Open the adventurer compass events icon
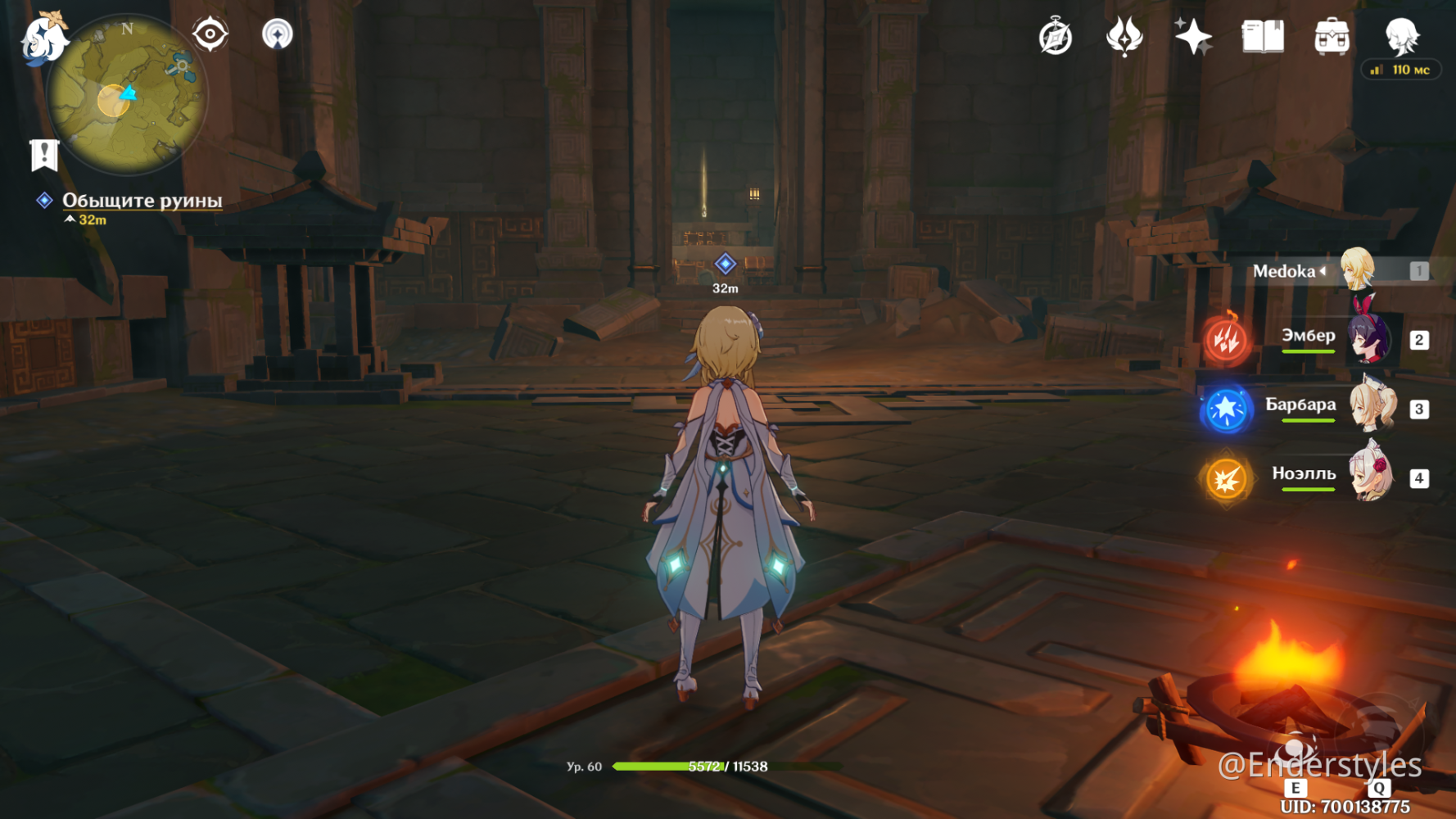 1056,37
